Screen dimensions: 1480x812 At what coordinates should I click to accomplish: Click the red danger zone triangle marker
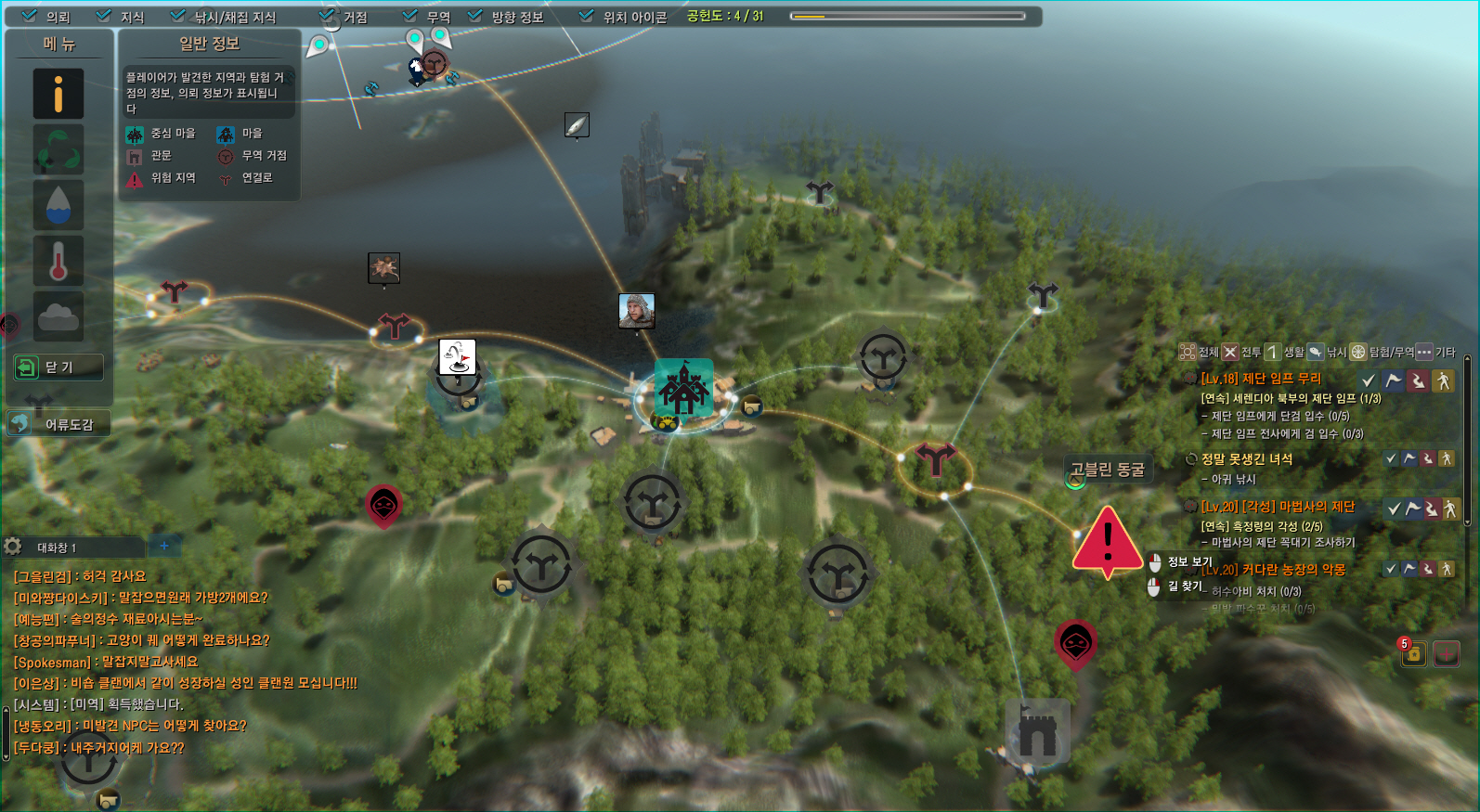(1107, 540)
